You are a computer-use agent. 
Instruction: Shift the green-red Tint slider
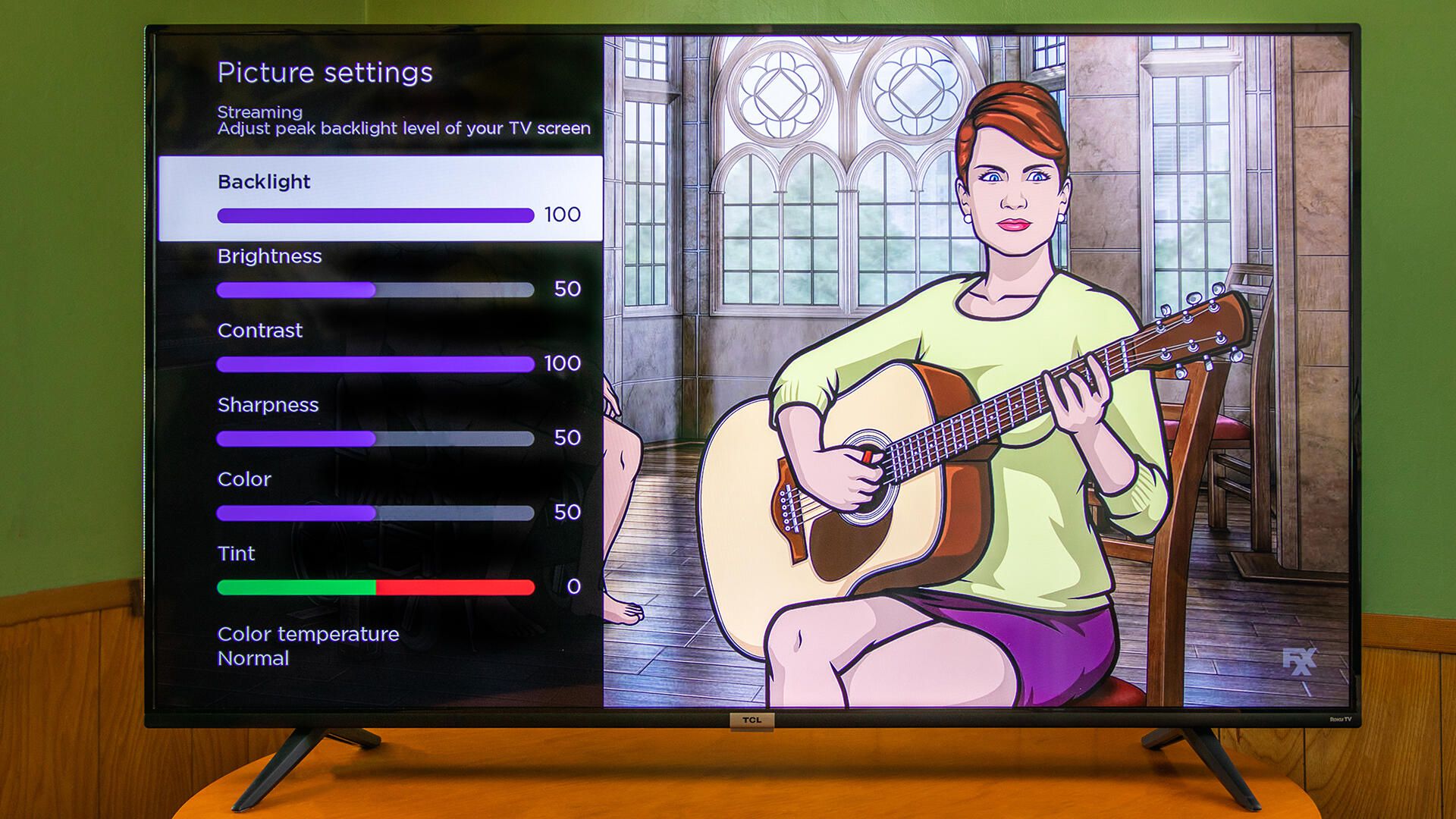(375, 587)
